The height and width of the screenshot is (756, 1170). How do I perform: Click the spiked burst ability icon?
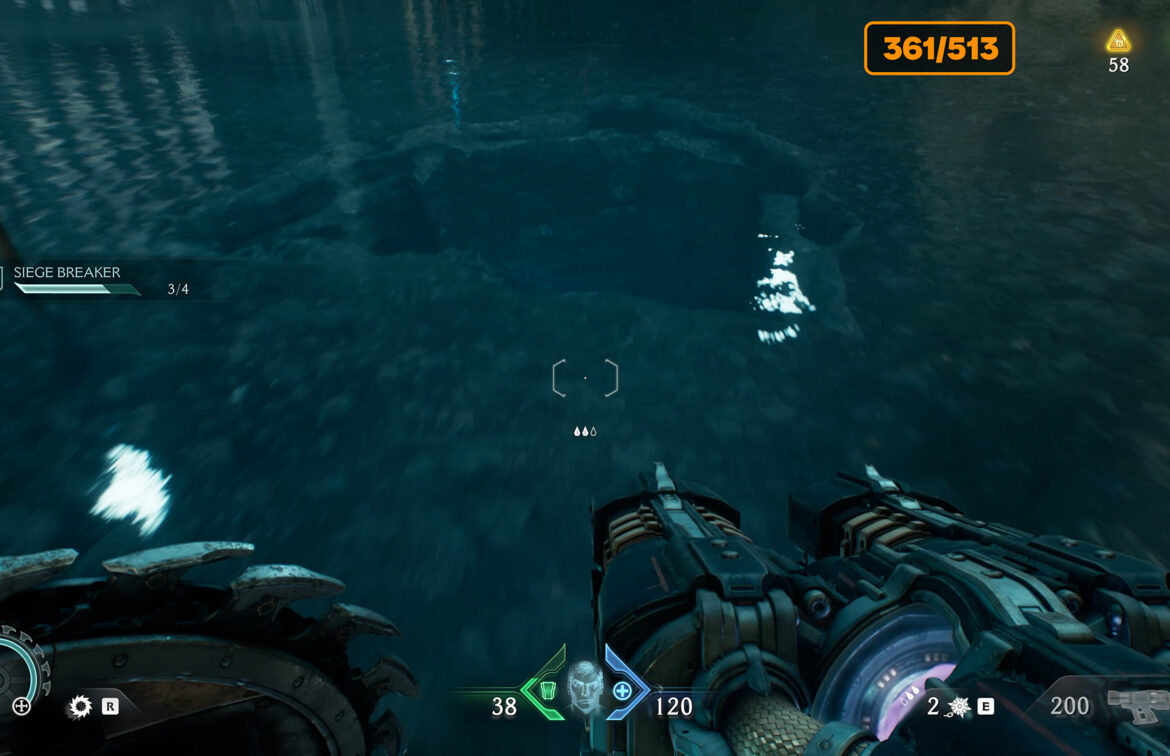pos(958,707)
